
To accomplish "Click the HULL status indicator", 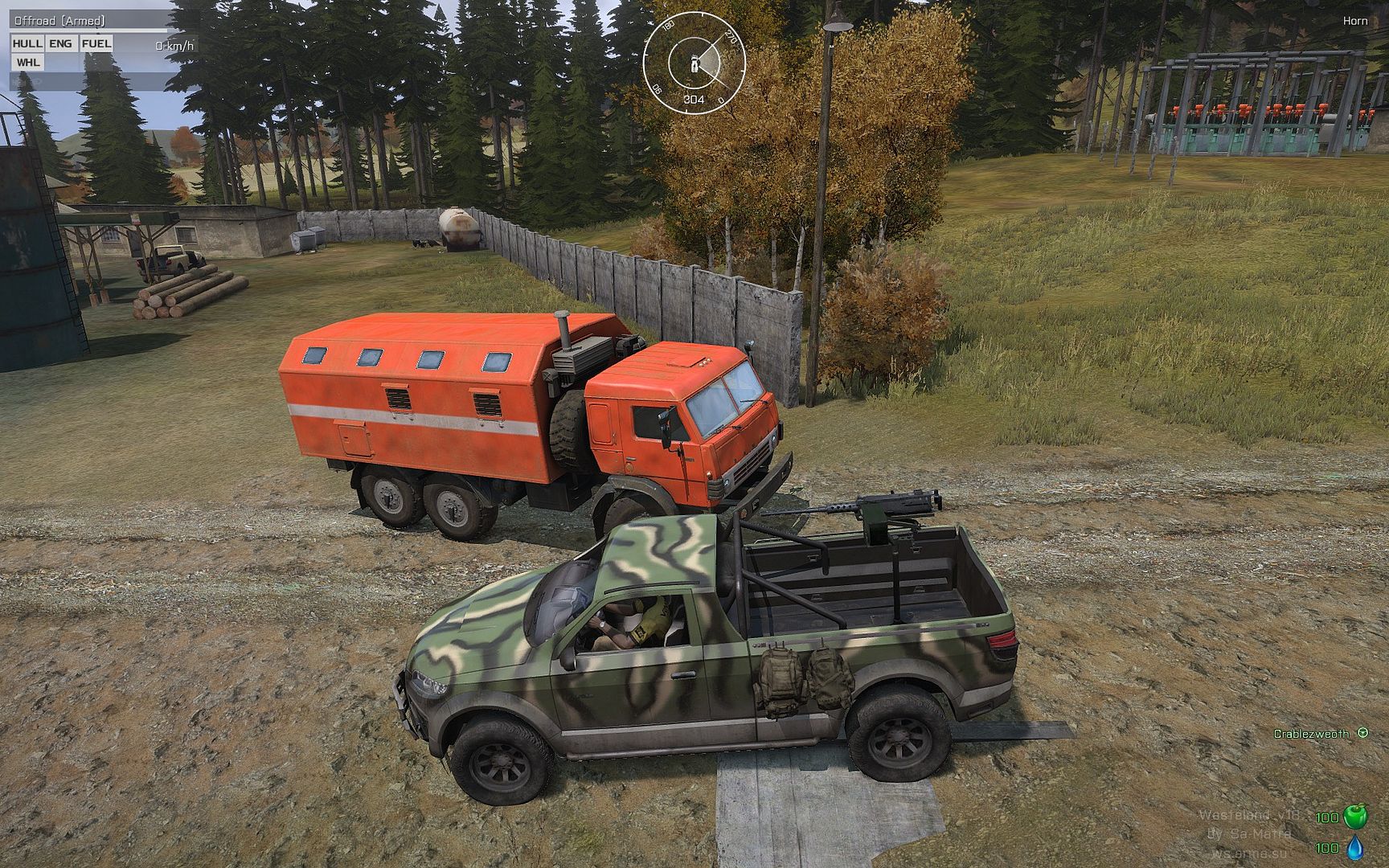I will (28, 43).
